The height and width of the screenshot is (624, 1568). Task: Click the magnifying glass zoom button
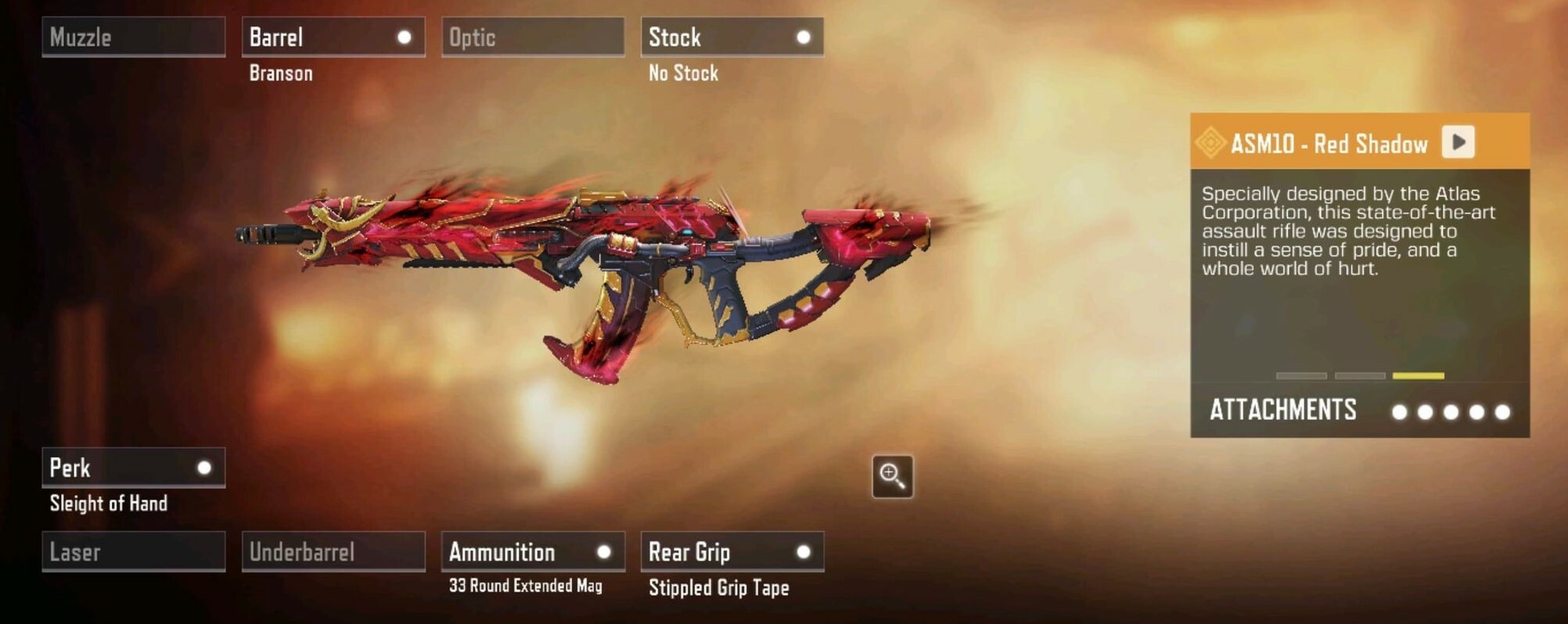(x=892, y=476)
